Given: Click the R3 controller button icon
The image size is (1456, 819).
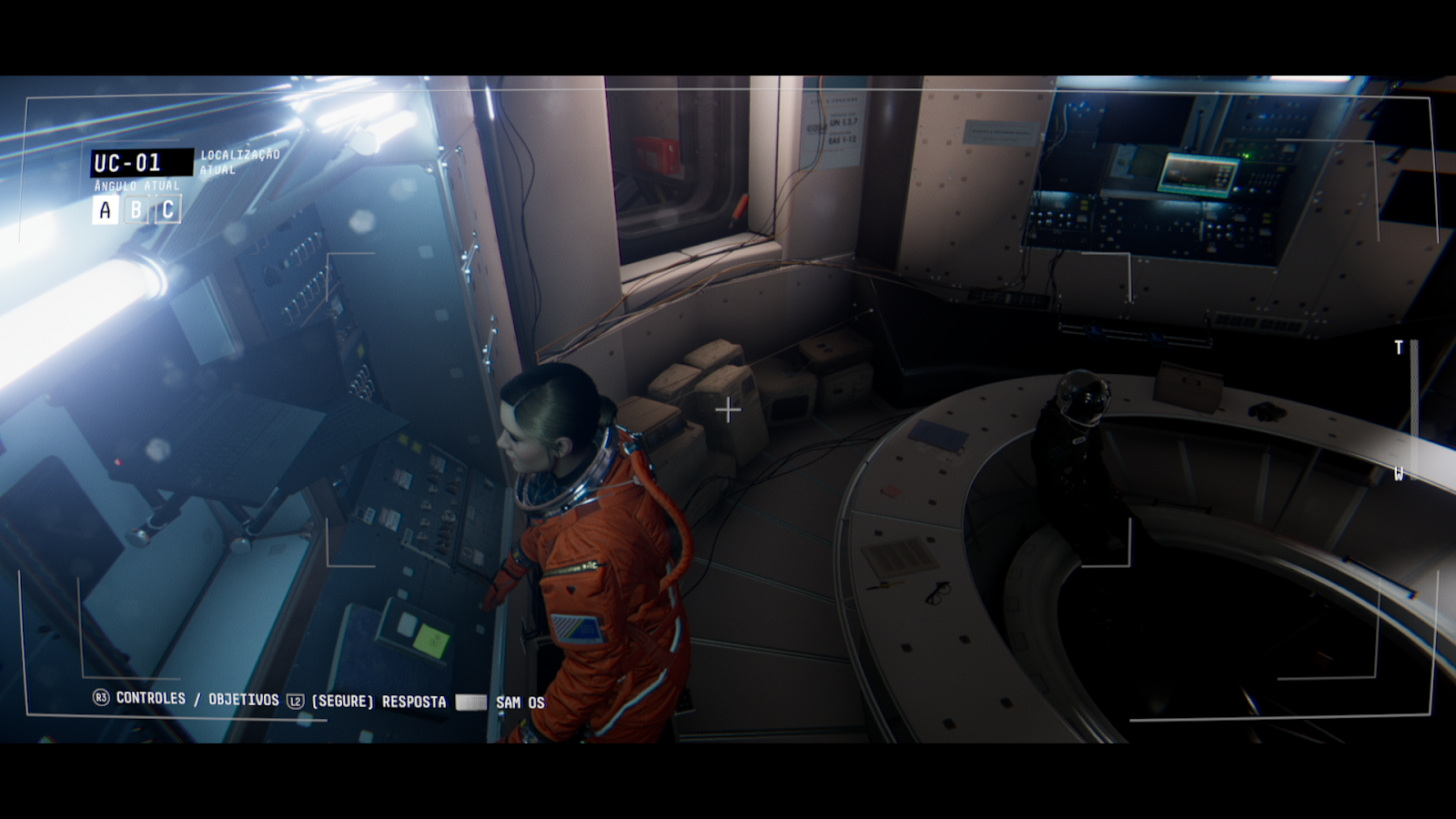Looking at the screenshot, I should click(x=103, y=701).
